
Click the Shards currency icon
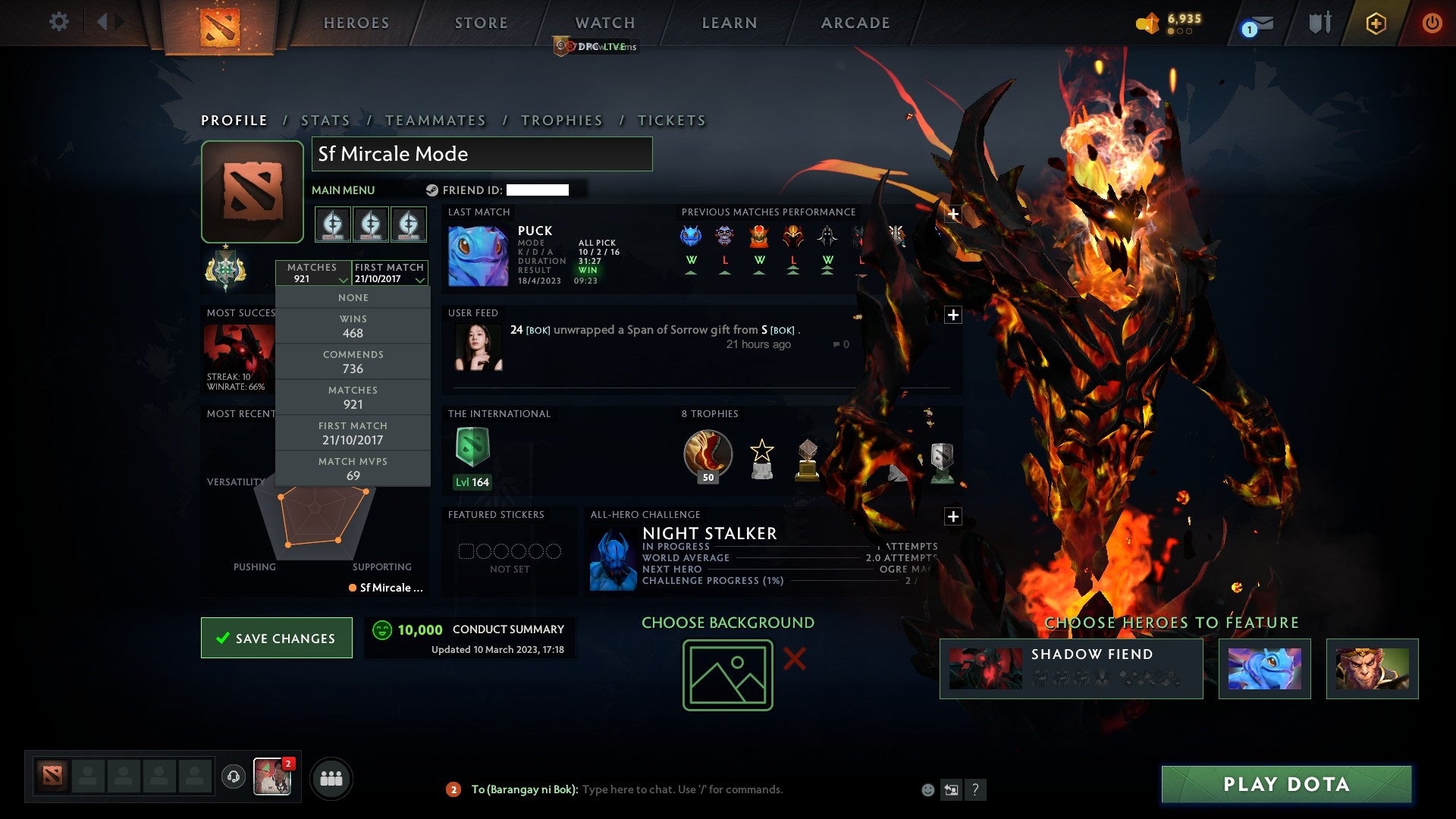1147,21
